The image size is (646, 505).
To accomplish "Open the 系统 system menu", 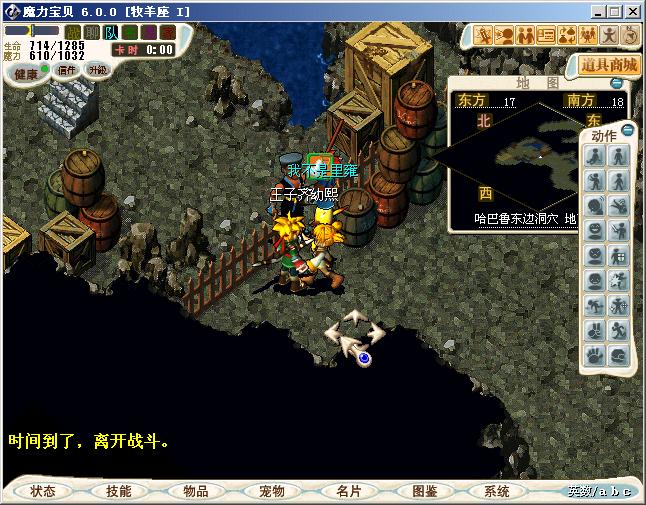I will [497, 491].
